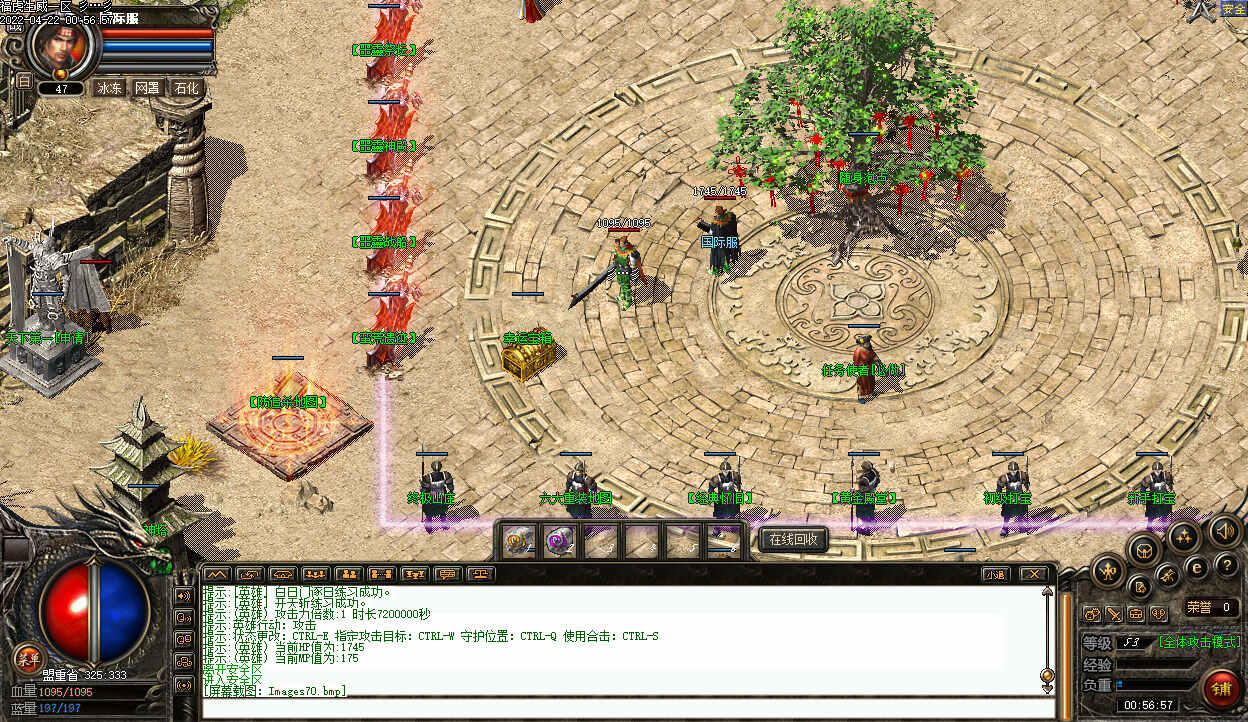Open the four-star skills round button
The image size is (1248, 722).
point(1183,537)
